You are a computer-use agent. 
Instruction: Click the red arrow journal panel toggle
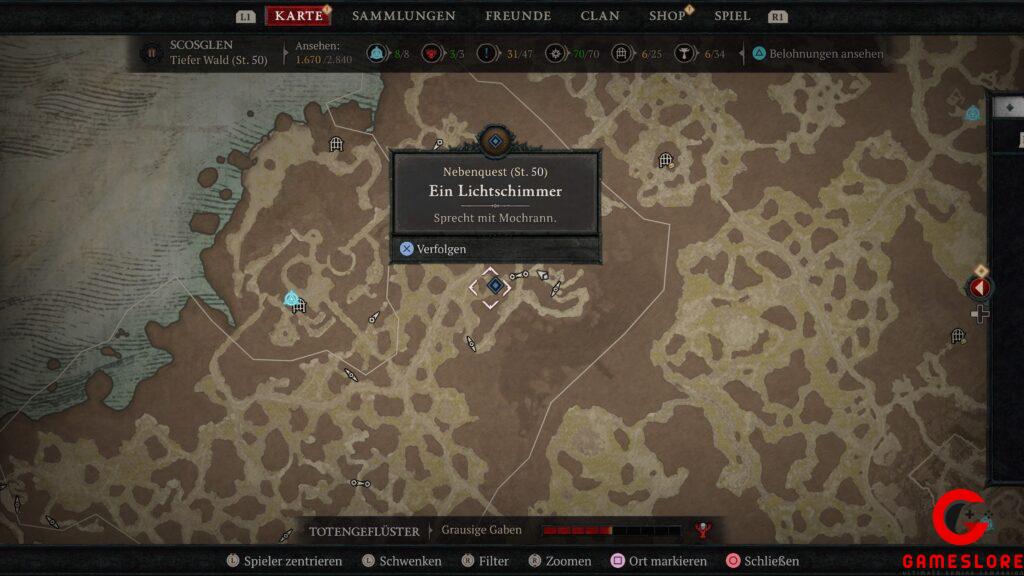point(980,288)
